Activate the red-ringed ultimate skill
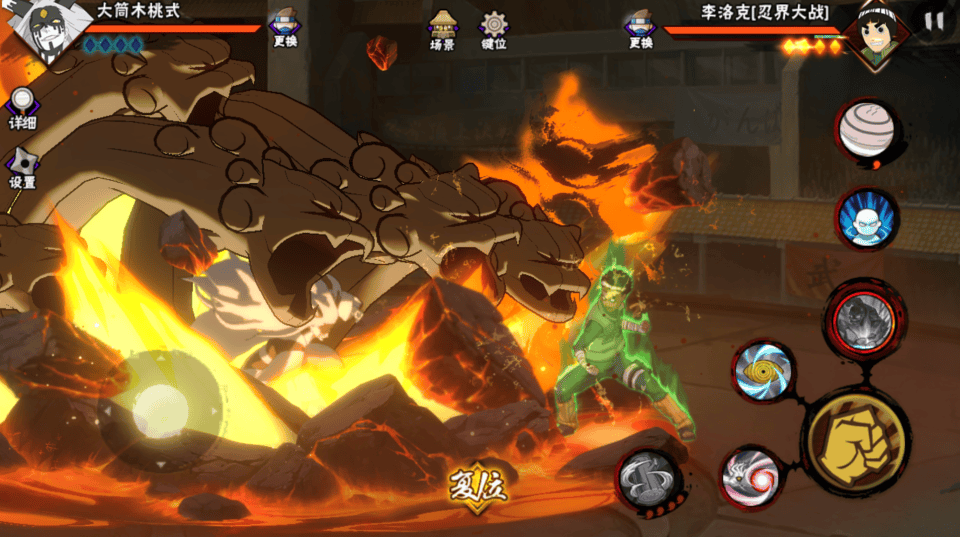The width and height of the screenshot is (960, 537). tap(865, 321)
